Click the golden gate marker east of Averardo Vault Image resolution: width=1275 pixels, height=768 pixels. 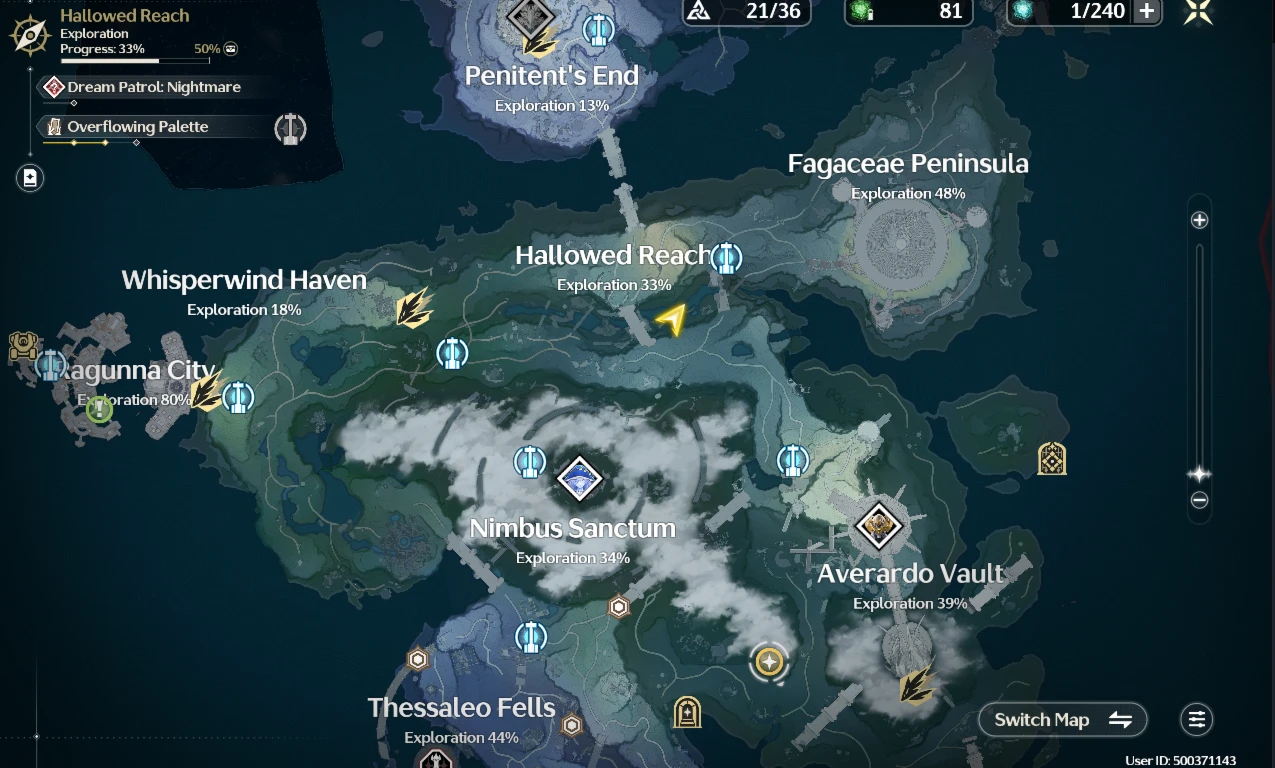(1051, 459)
